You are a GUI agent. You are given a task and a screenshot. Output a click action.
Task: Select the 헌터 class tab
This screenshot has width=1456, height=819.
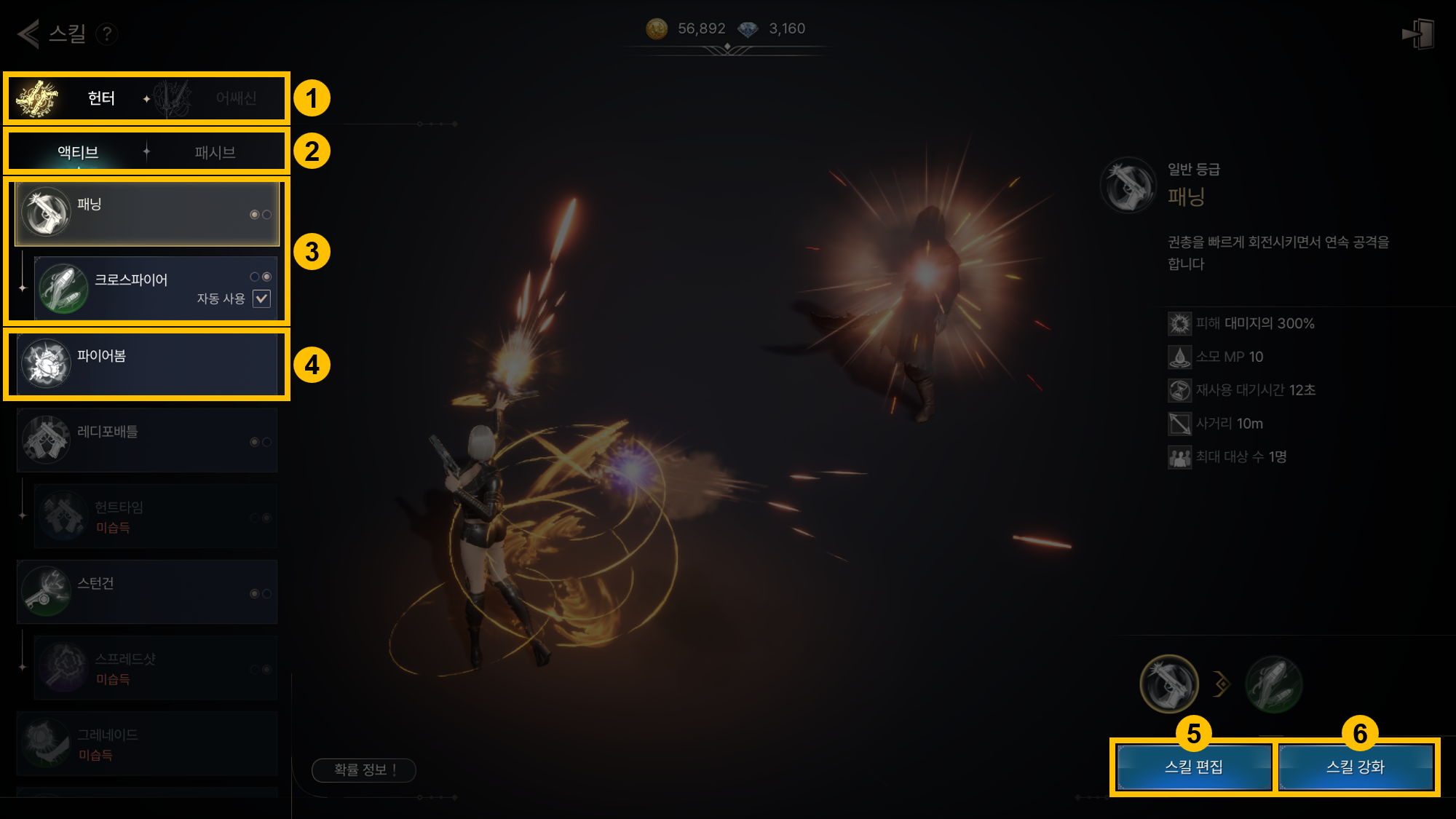[80, 98]
